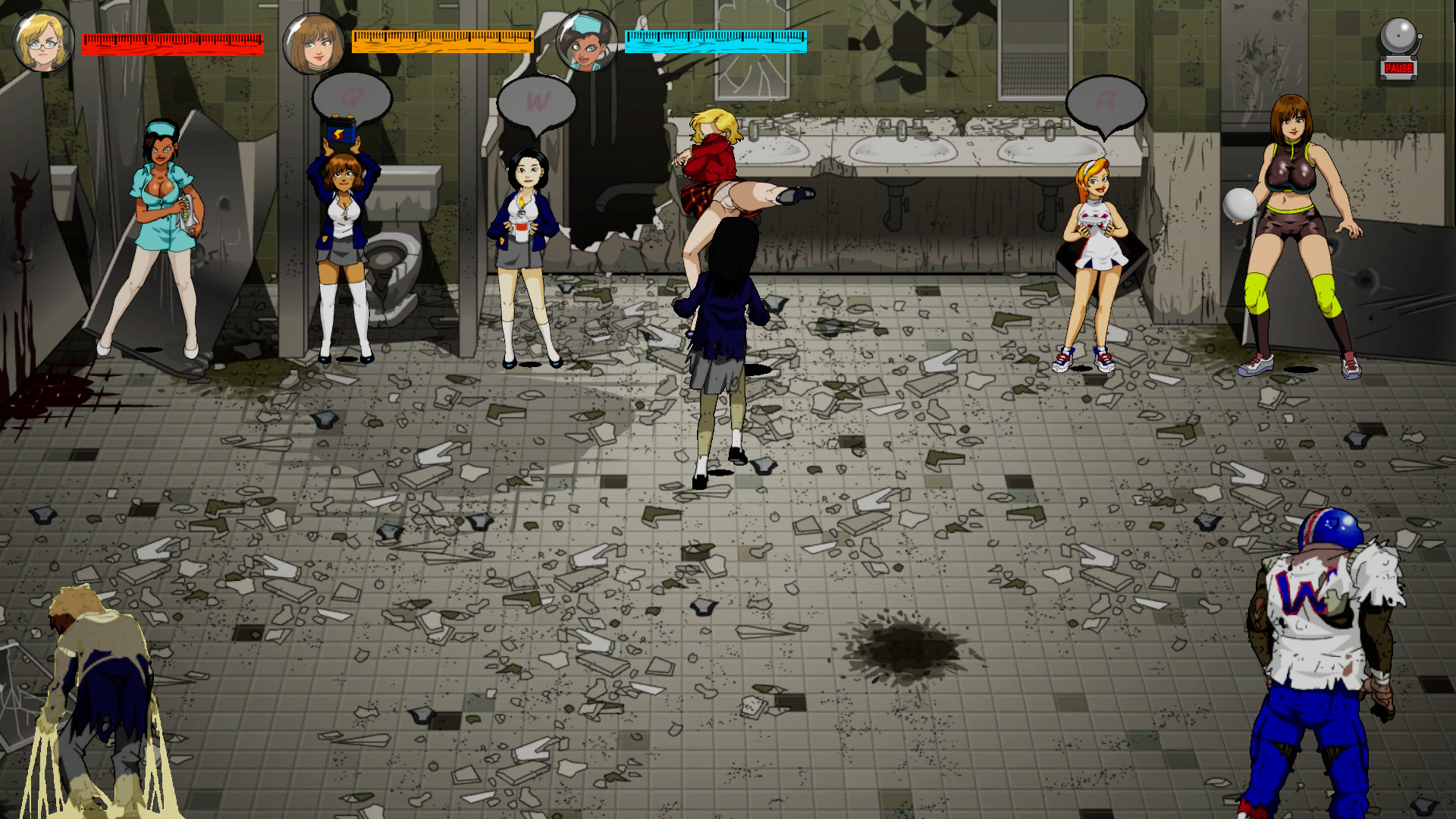Viewport: 1456px width, 819px height.
Task: Click the red ruler health bar
Action: click(x=173, y=43)
